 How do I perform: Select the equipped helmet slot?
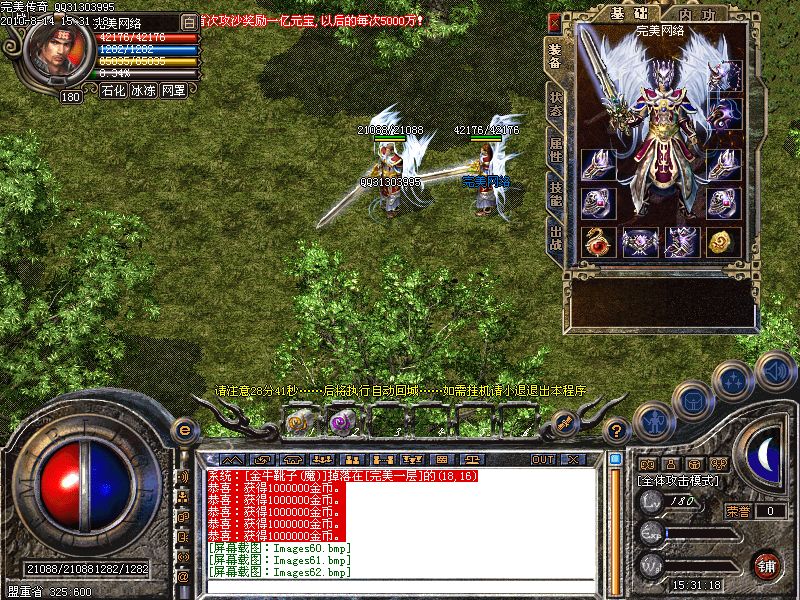[x=723, y=76]
